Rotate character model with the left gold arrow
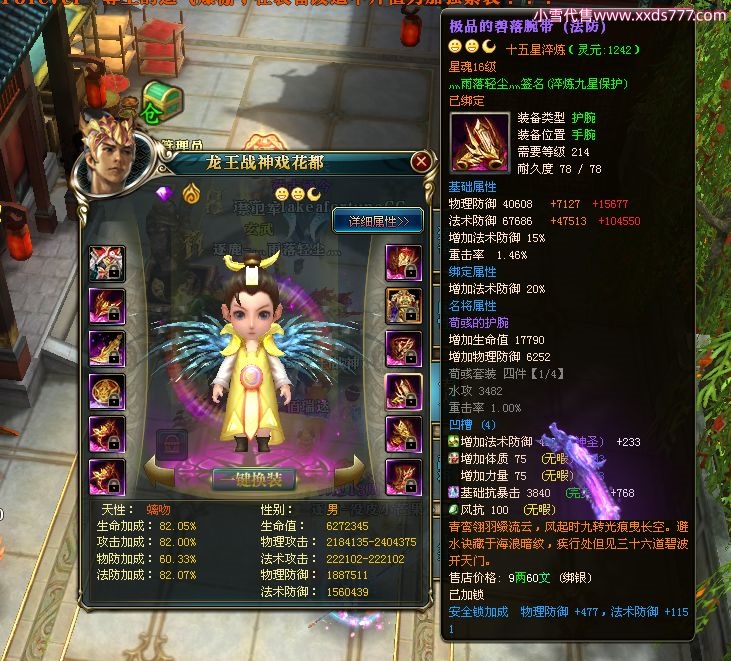The width and height of the screenshot is (731, 661). pos(160,472)
